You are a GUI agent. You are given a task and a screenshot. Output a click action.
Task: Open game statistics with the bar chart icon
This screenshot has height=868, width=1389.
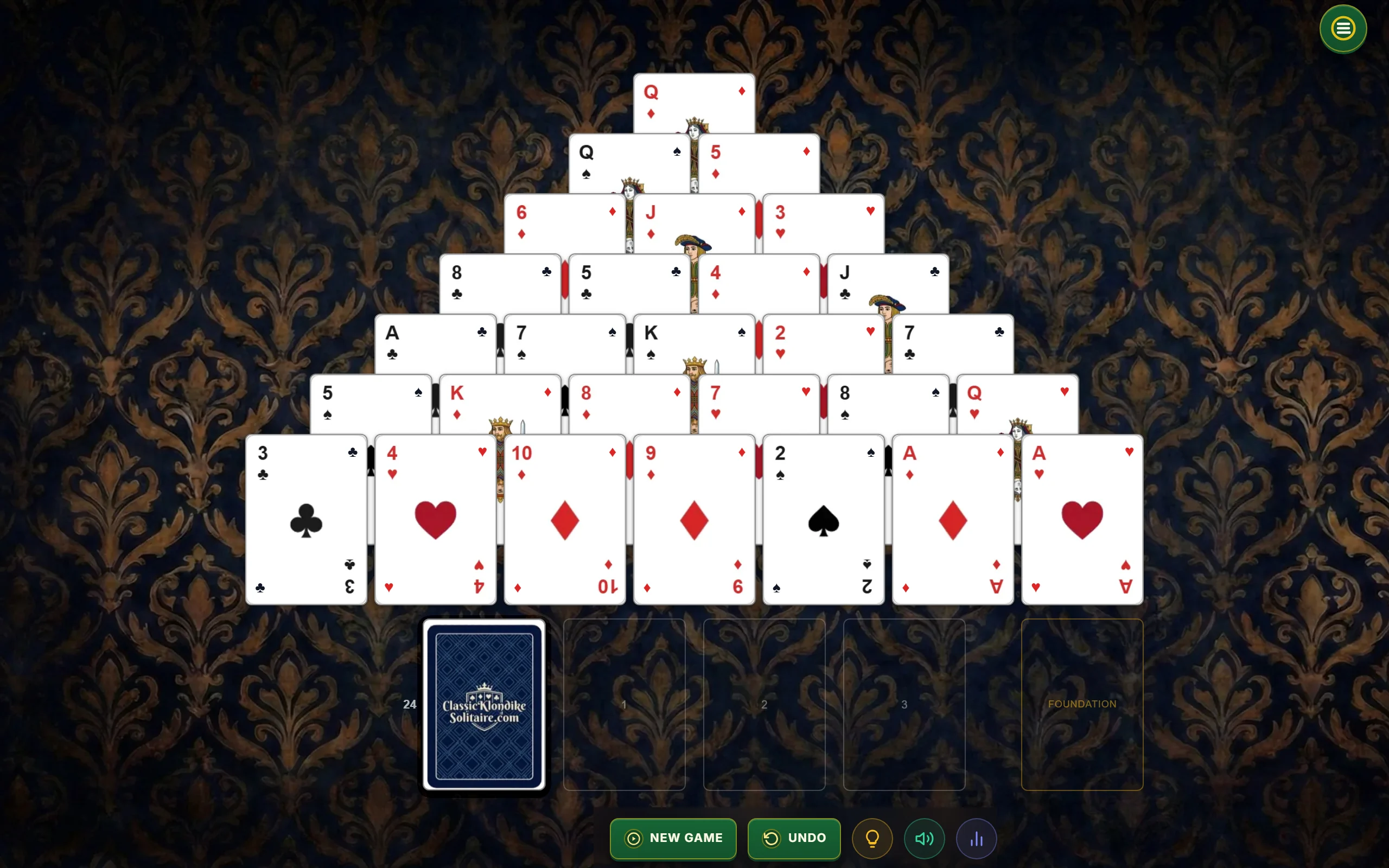point(976,838)
